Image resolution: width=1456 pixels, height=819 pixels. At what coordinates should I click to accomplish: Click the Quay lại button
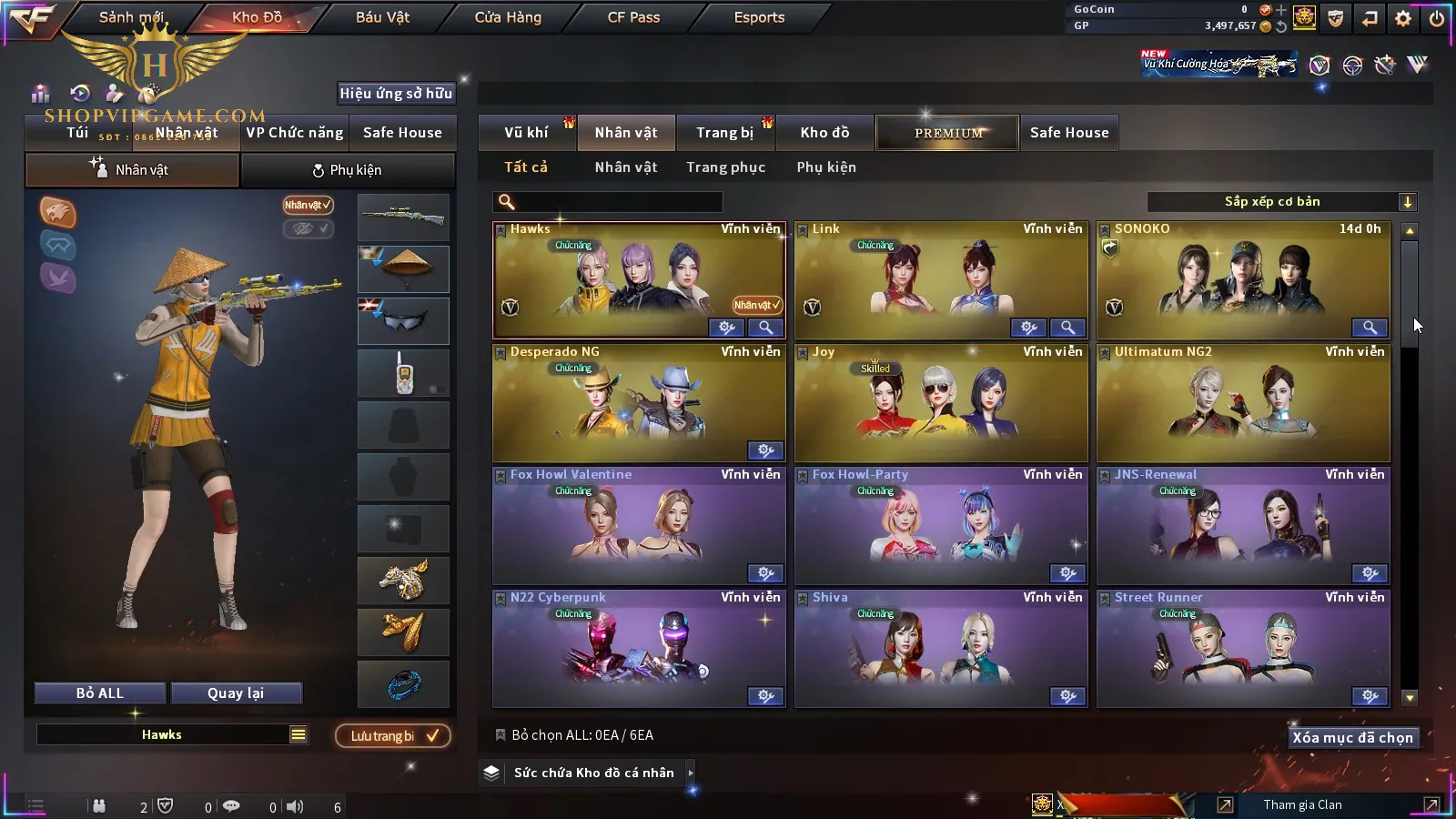pos(236,693)
